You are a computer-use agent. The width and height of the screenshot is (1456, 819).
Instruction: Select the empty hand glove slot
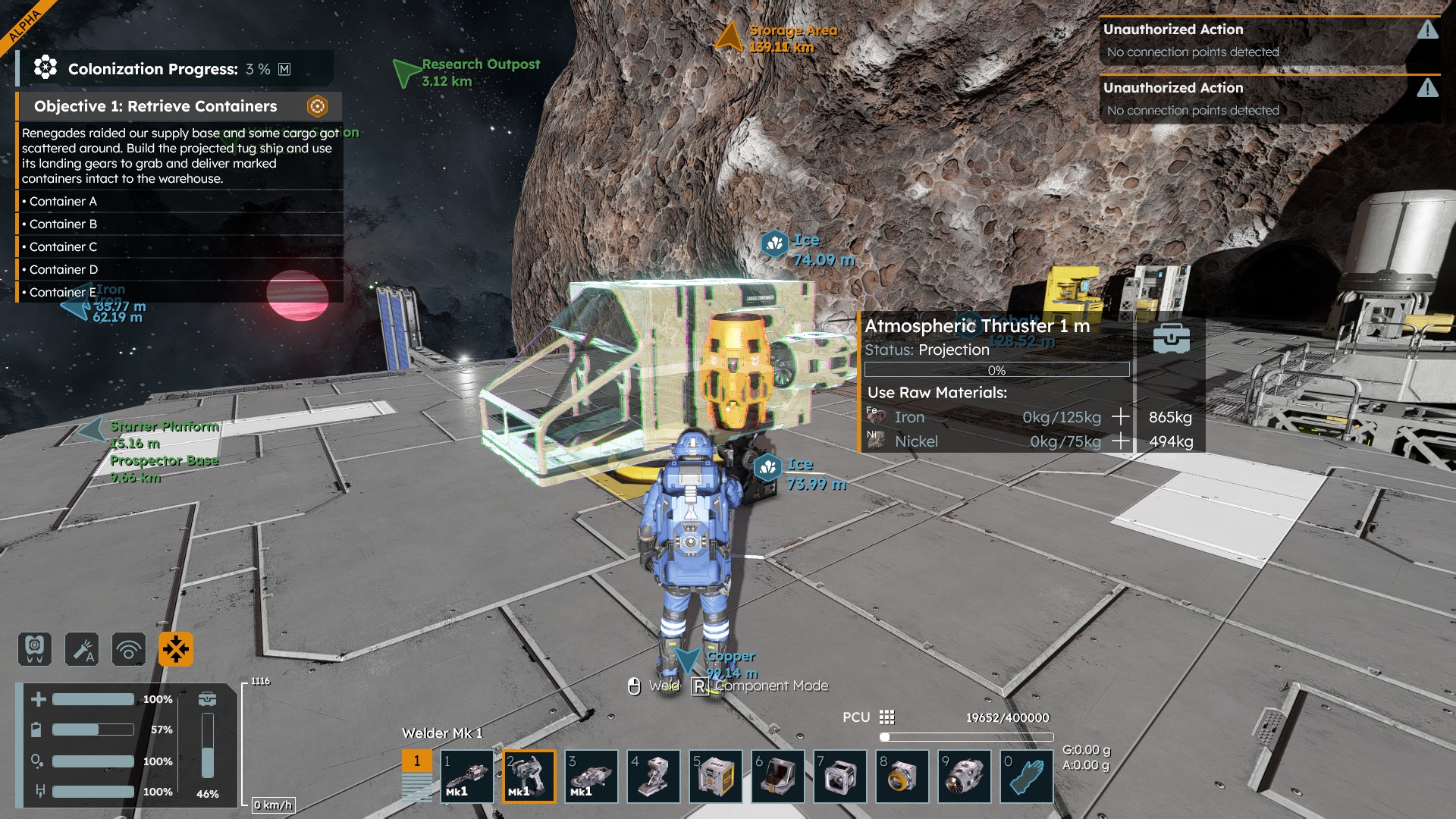(x=1027, y=776)
